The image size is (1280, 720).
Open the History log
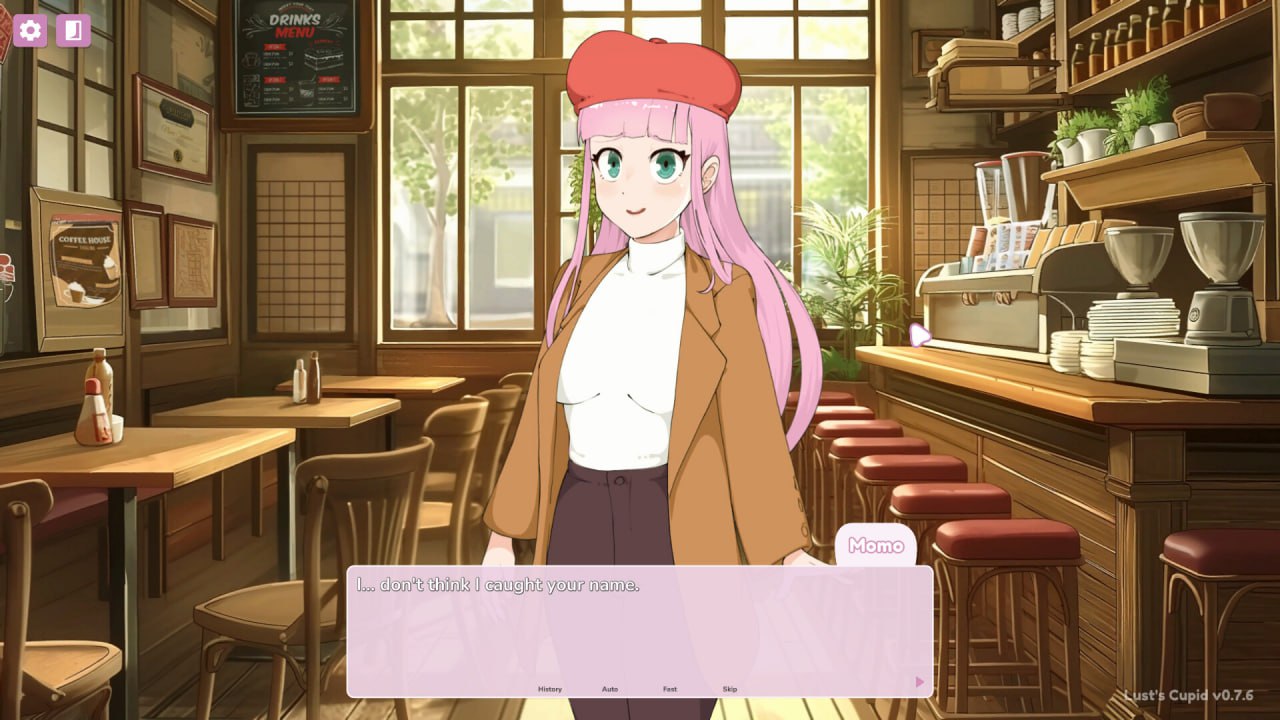[x=550, y=689]
